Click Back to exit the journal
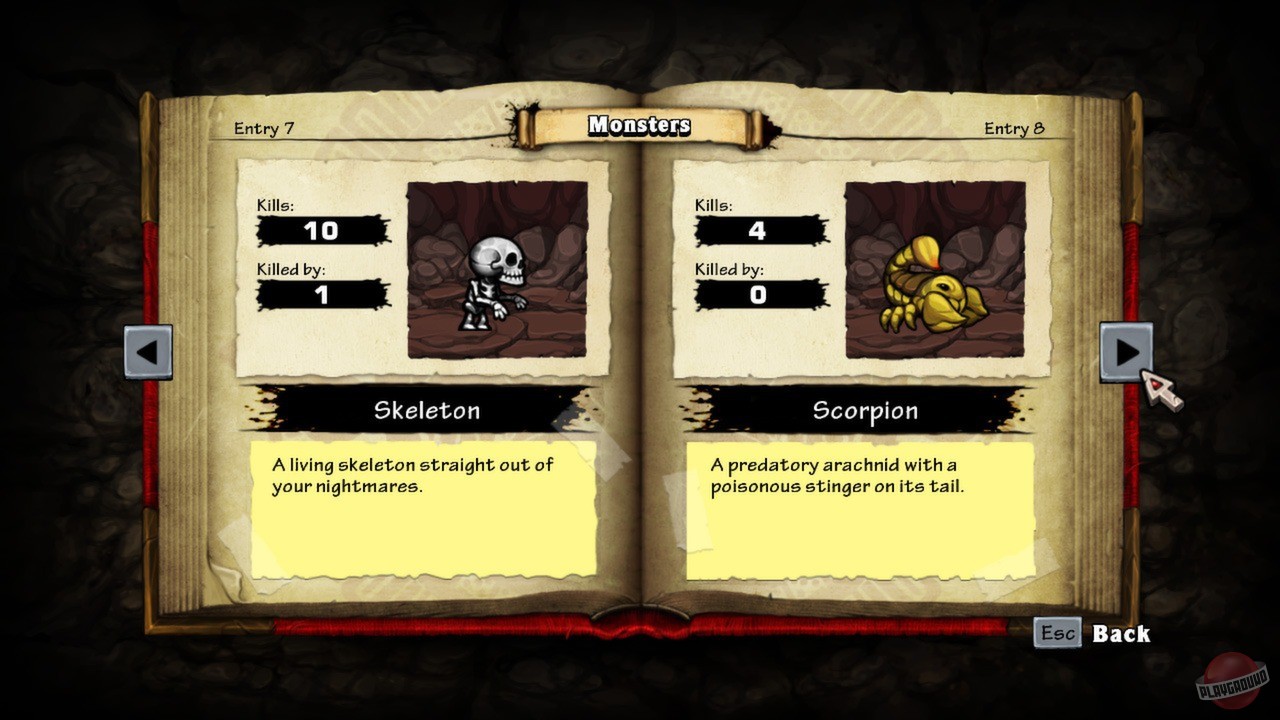 click(x=1122, y=633)
